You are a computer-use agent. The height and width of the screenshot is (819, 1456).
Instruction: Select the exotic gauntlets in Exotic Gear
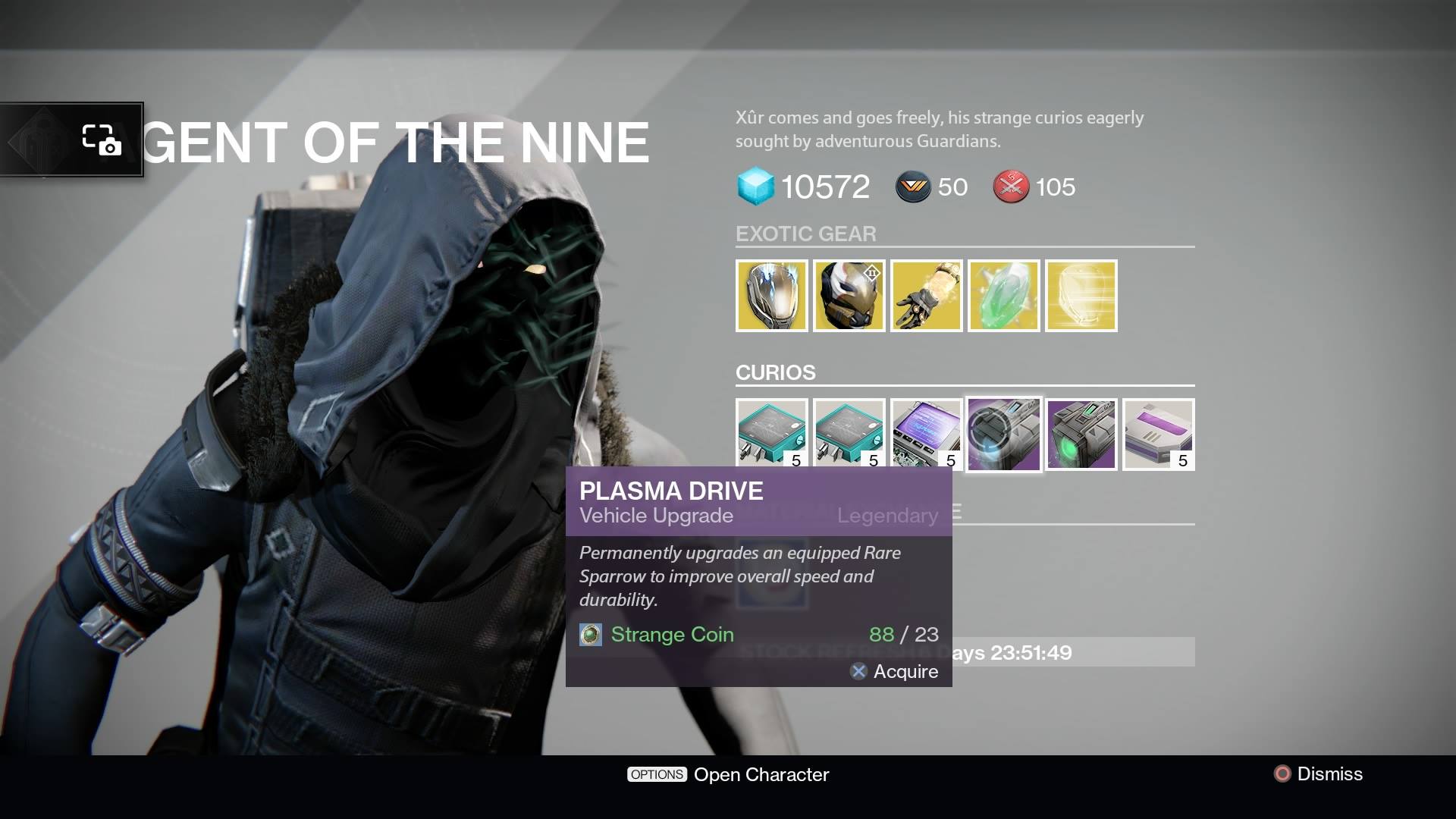click(926, 296)
